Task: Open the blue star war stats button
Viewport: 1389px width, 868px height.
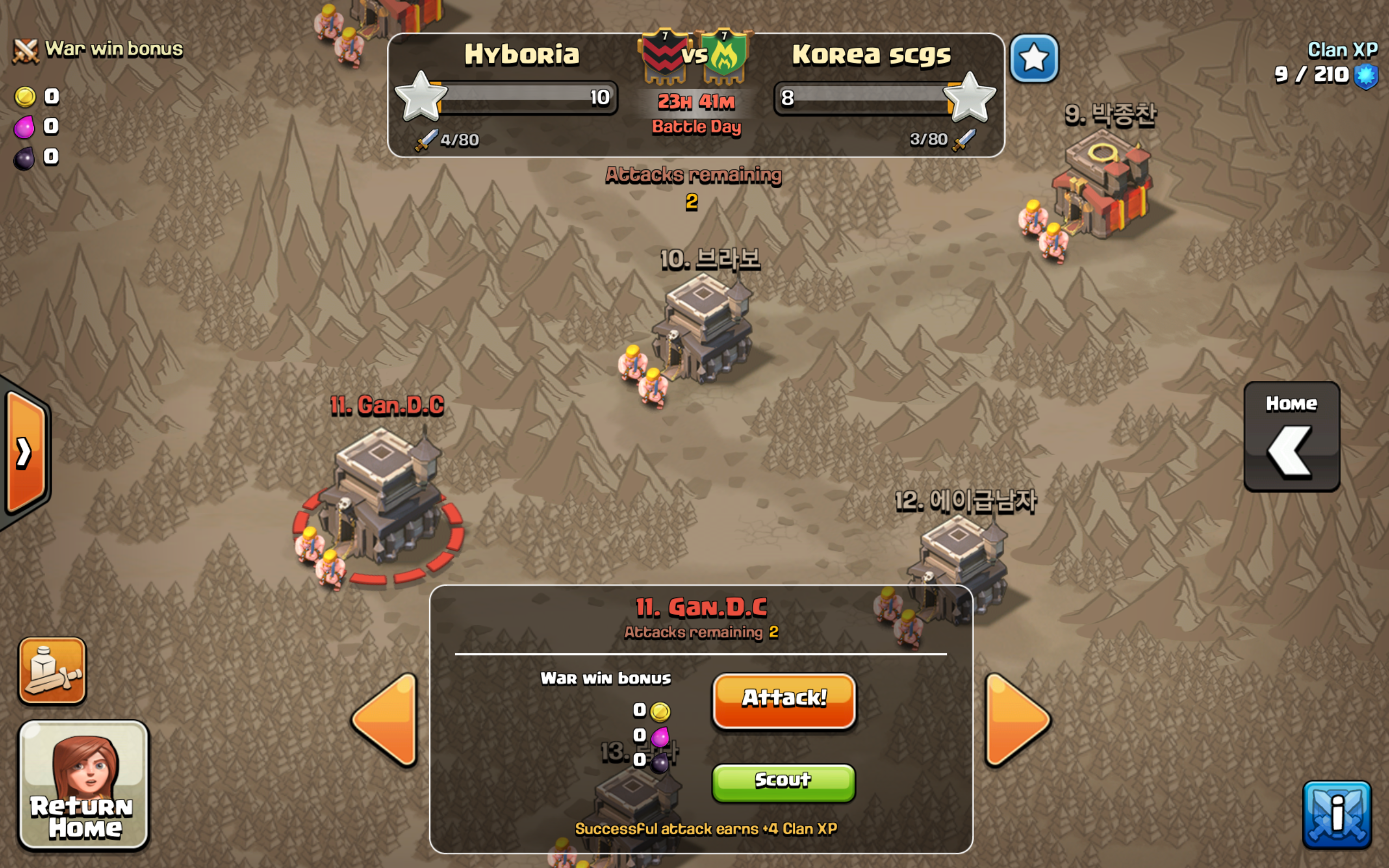Action: [1034, 59]
